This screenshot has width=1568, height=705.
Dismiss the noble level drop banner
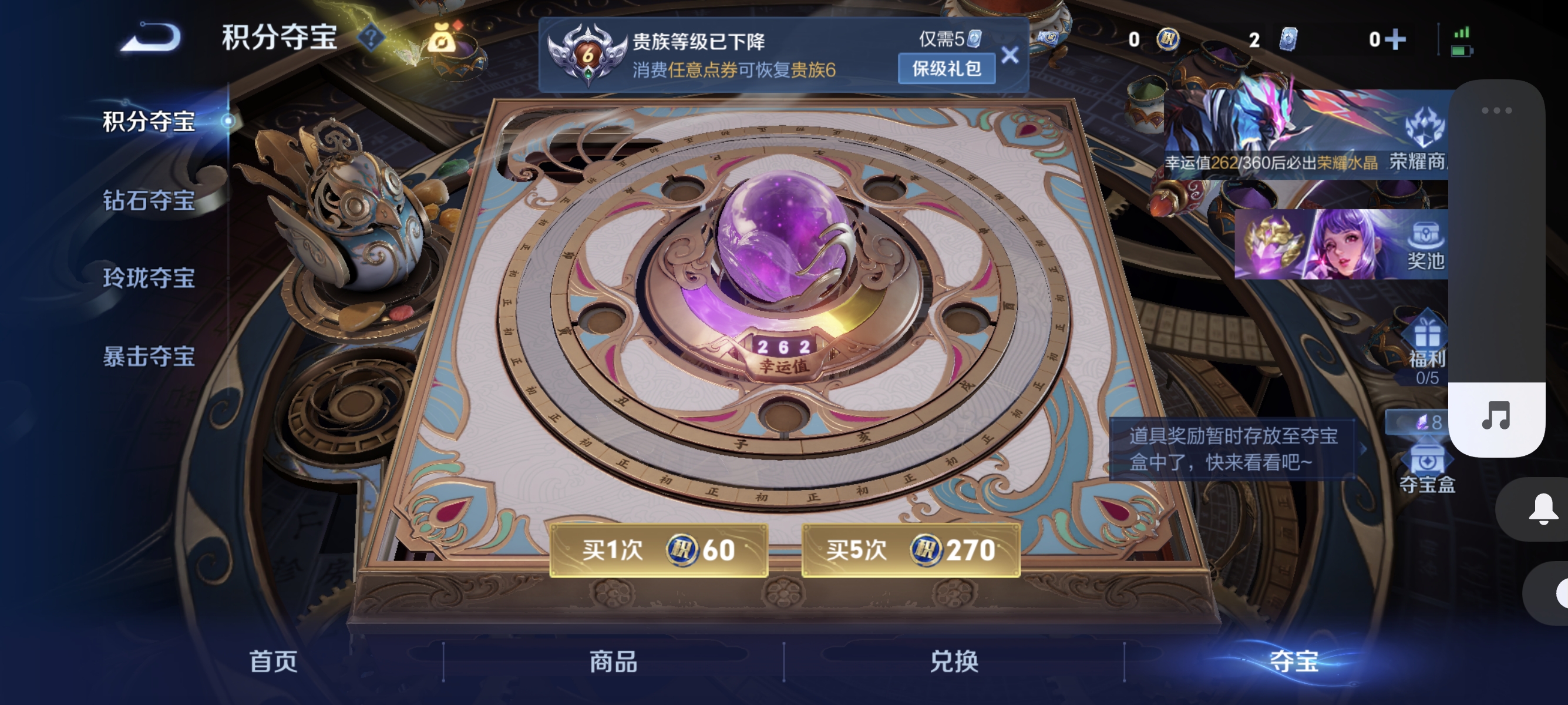pos(1011,55)
